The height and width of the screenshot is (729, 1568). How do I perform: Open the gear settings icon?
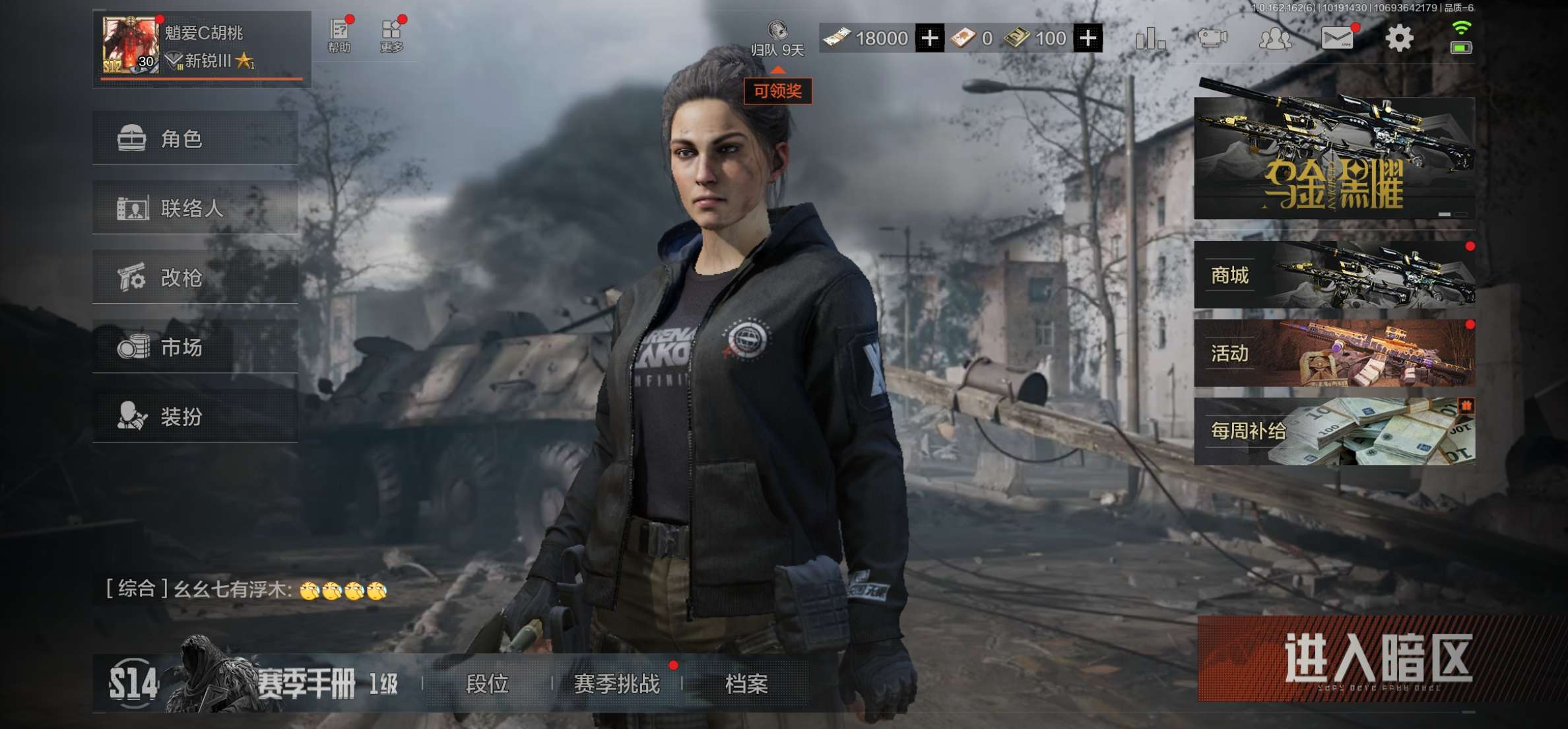point(1398,38)
